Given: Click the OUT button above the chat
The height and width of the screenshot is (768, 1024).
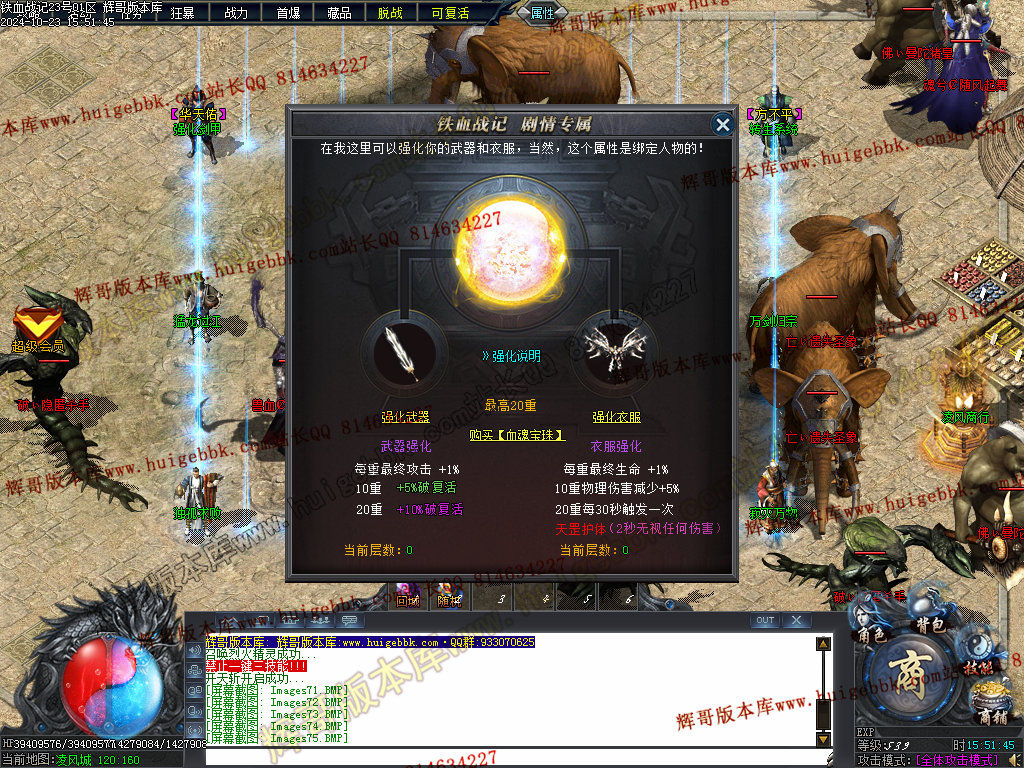Looking at the screenshot, I should [x=765, y=620].
